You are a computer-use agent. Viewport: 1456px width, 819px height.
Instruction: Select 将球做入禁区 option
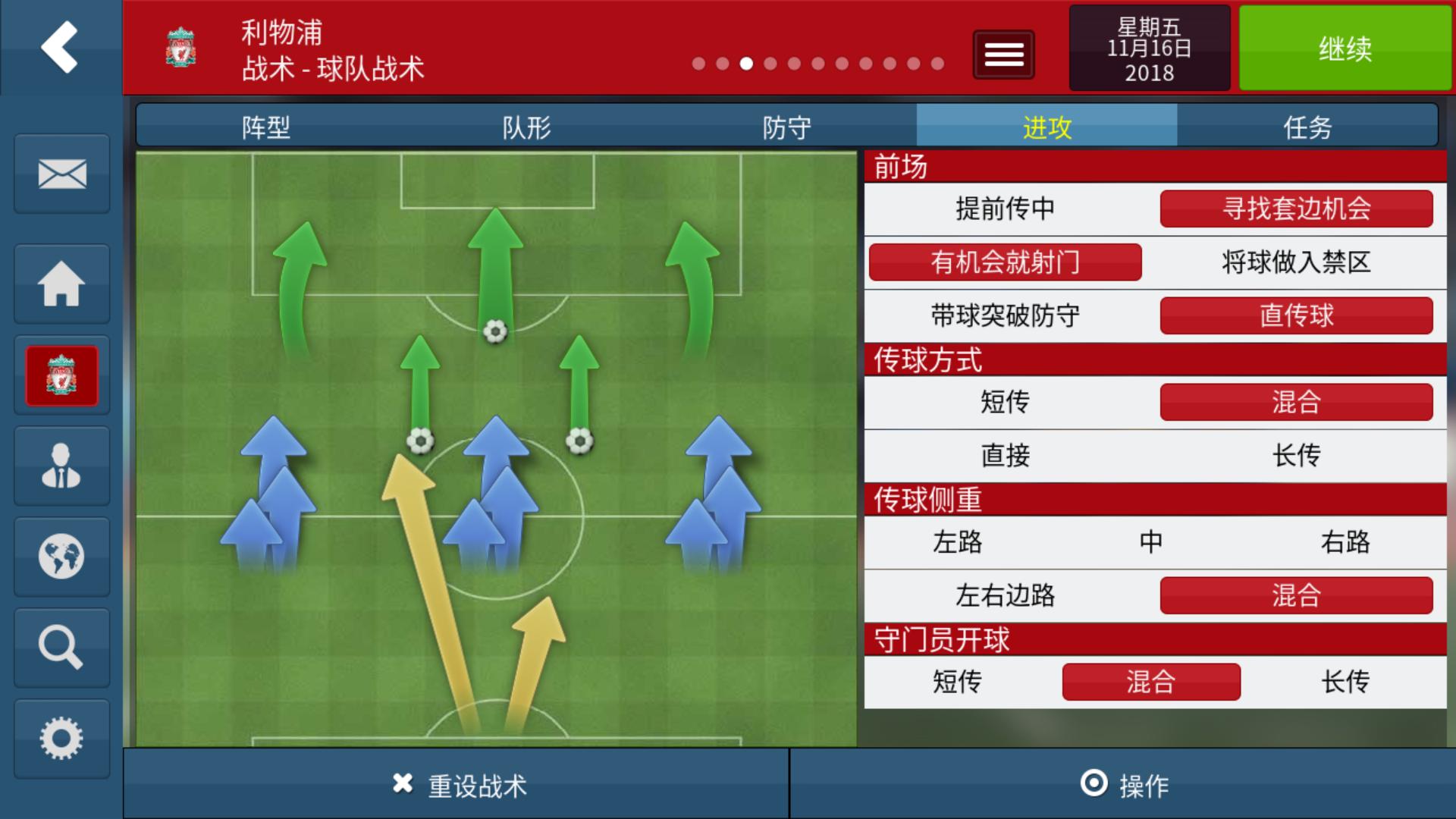[x=1297, y=262]
